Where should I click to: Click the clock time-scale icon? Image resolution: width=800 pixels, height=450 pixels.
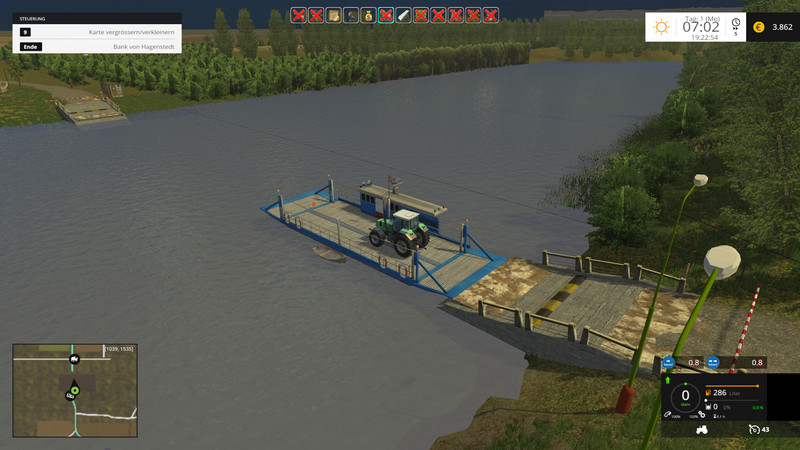[x=736, y=24]
